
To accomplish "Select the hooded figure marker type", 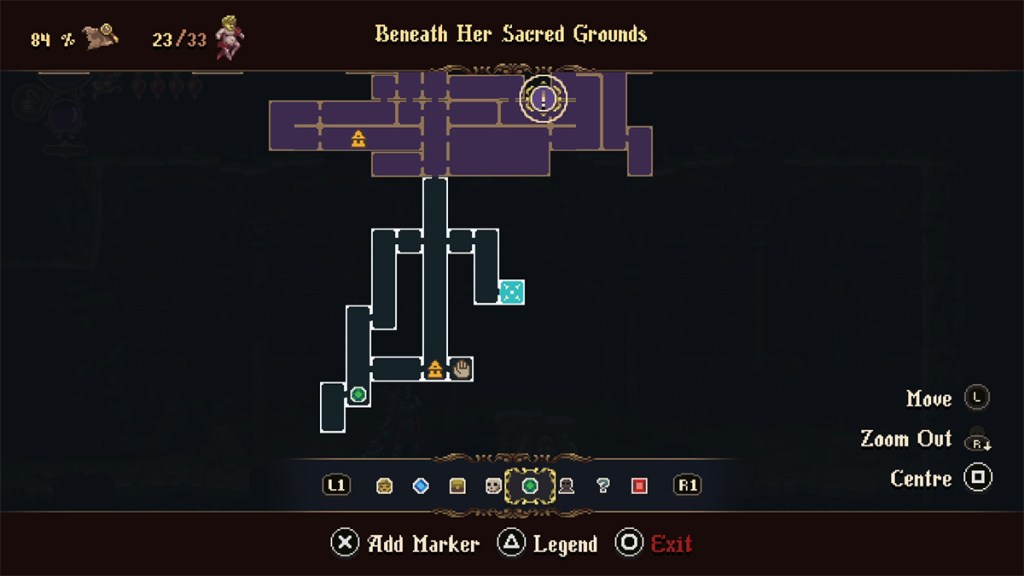I will (x=566, y=486).
